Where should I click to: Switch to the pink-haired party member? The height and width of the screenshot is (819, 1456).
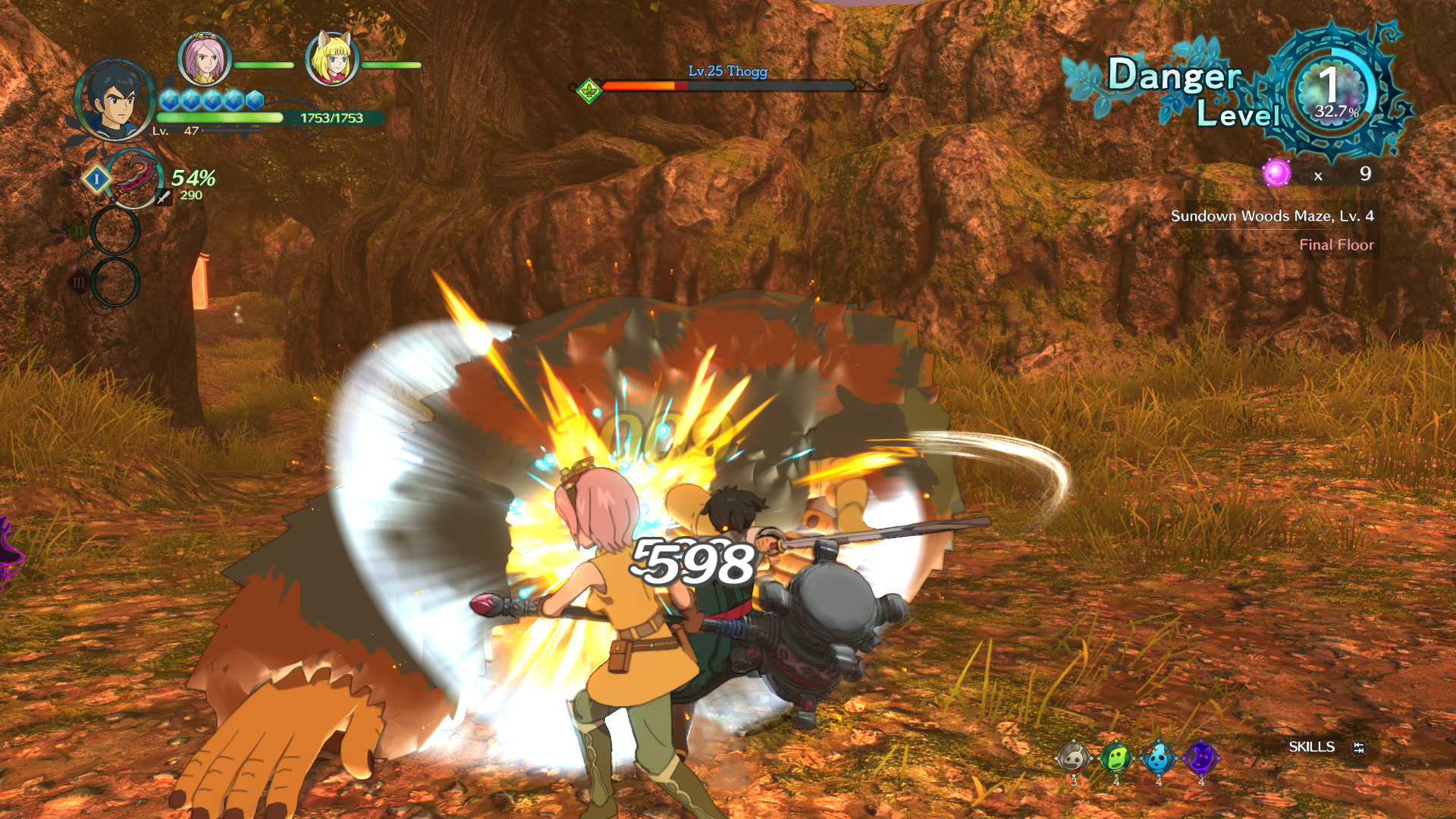pyautogui.click(x=204, y=58)
